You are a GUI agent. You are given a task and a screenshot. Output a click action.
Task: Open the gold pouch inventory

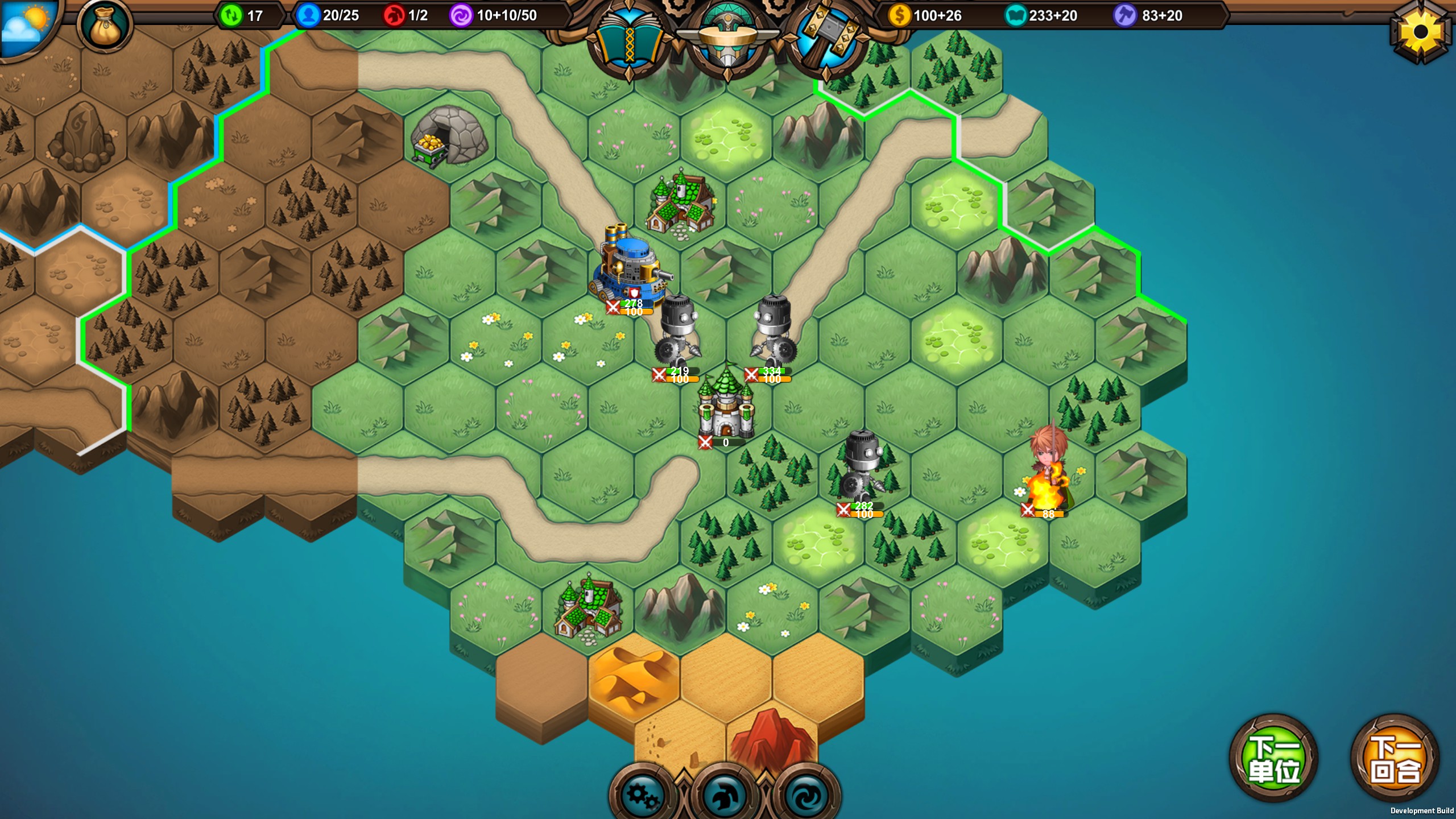pyautogui.click(x=106, y=26)
